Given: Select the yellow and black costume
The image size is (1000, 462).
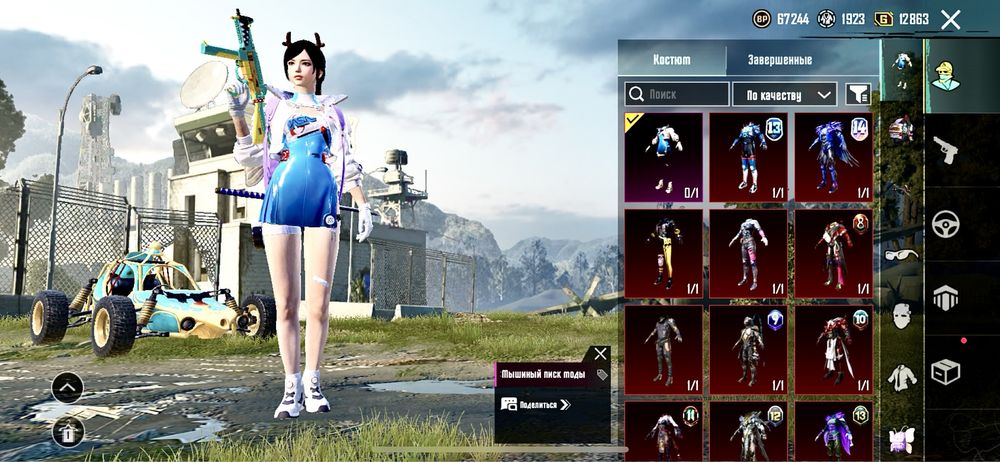Looking at the screenshot, I should (663, 252).
